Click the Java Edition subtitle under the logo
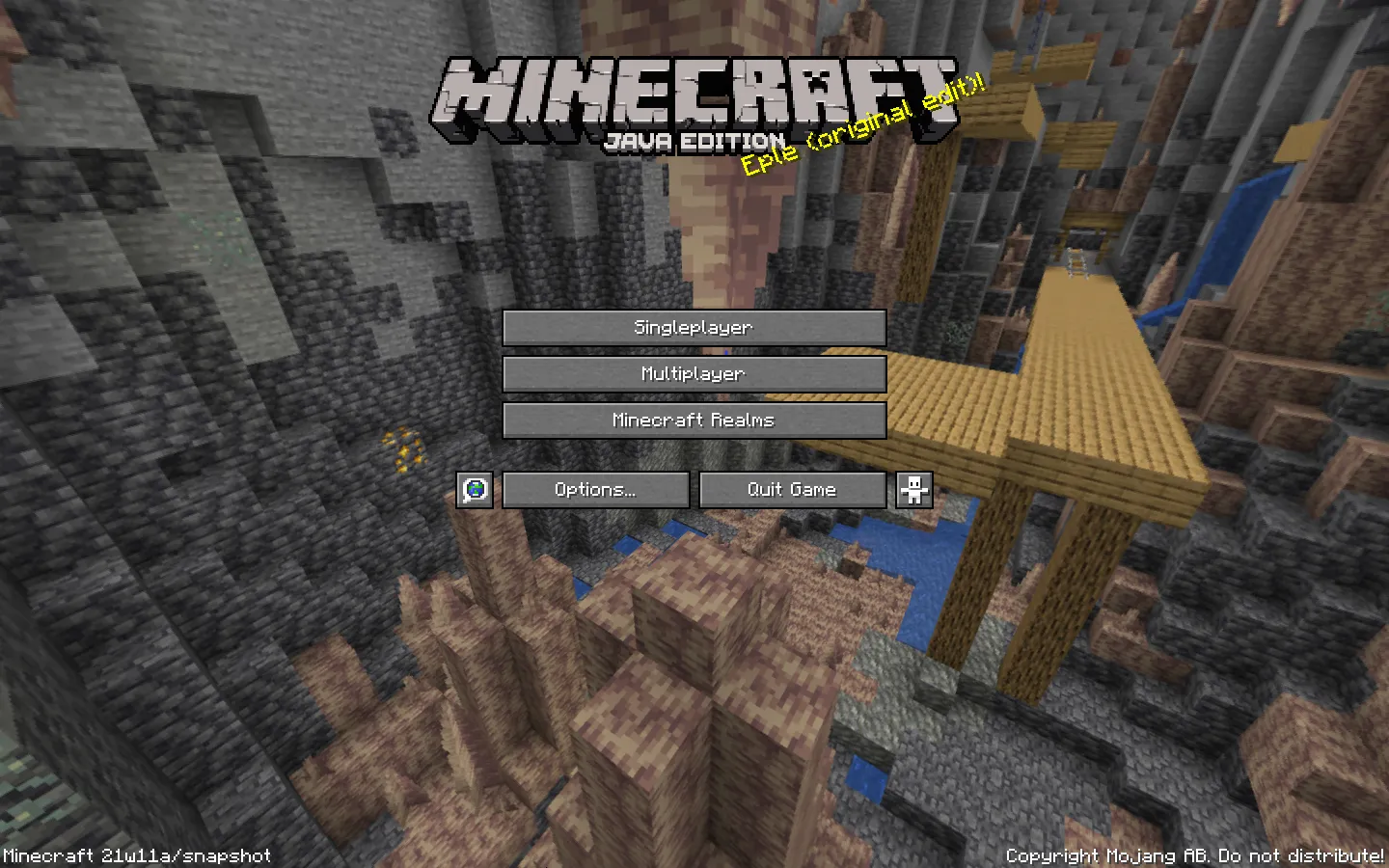Viewport: 1389px width, 868px height. 697,137
